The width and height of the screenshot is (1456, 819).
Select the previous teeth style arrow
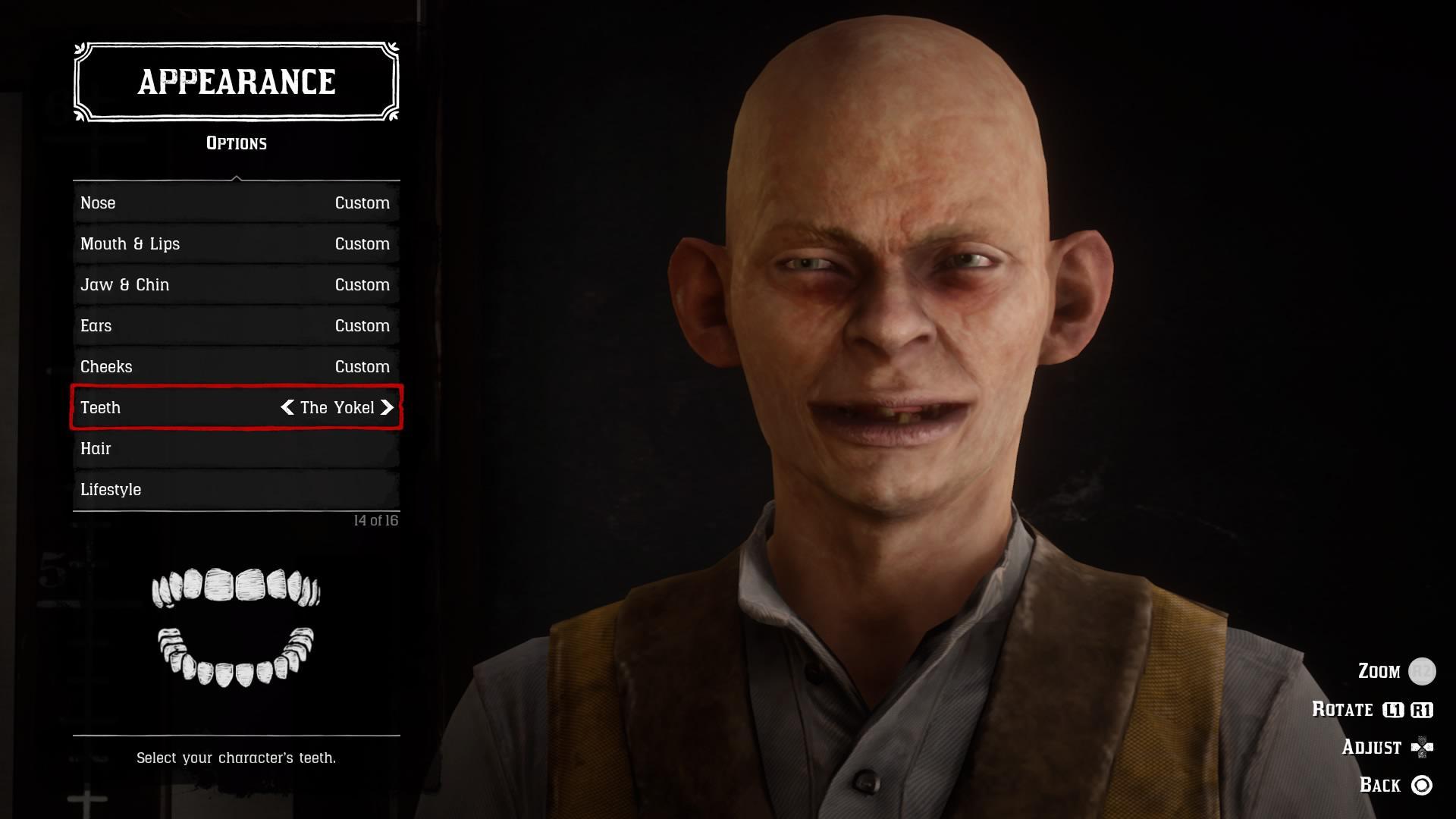point(286,407)
